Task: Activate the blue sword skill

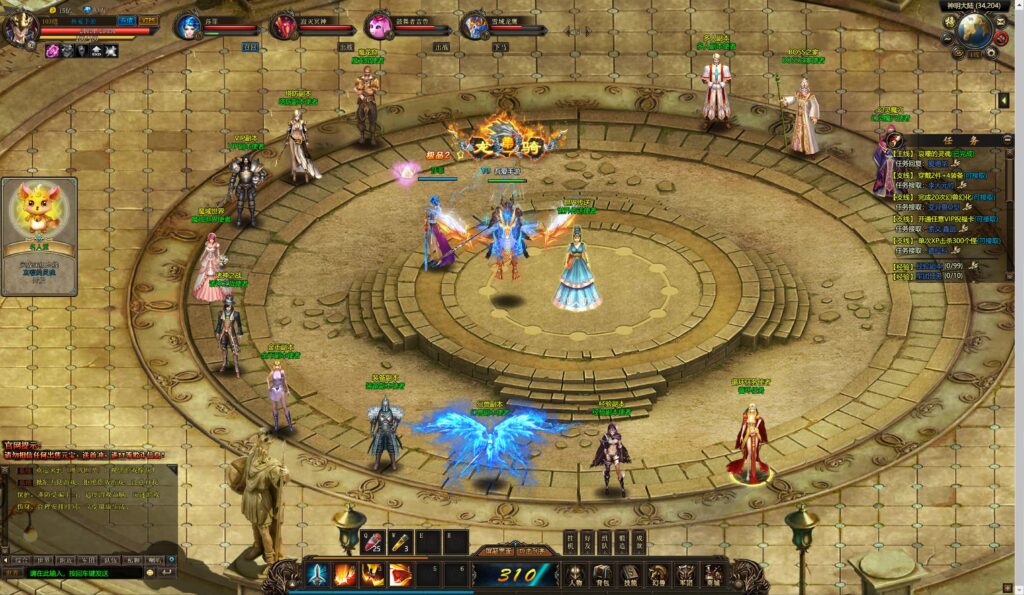Action: (318, 575)
